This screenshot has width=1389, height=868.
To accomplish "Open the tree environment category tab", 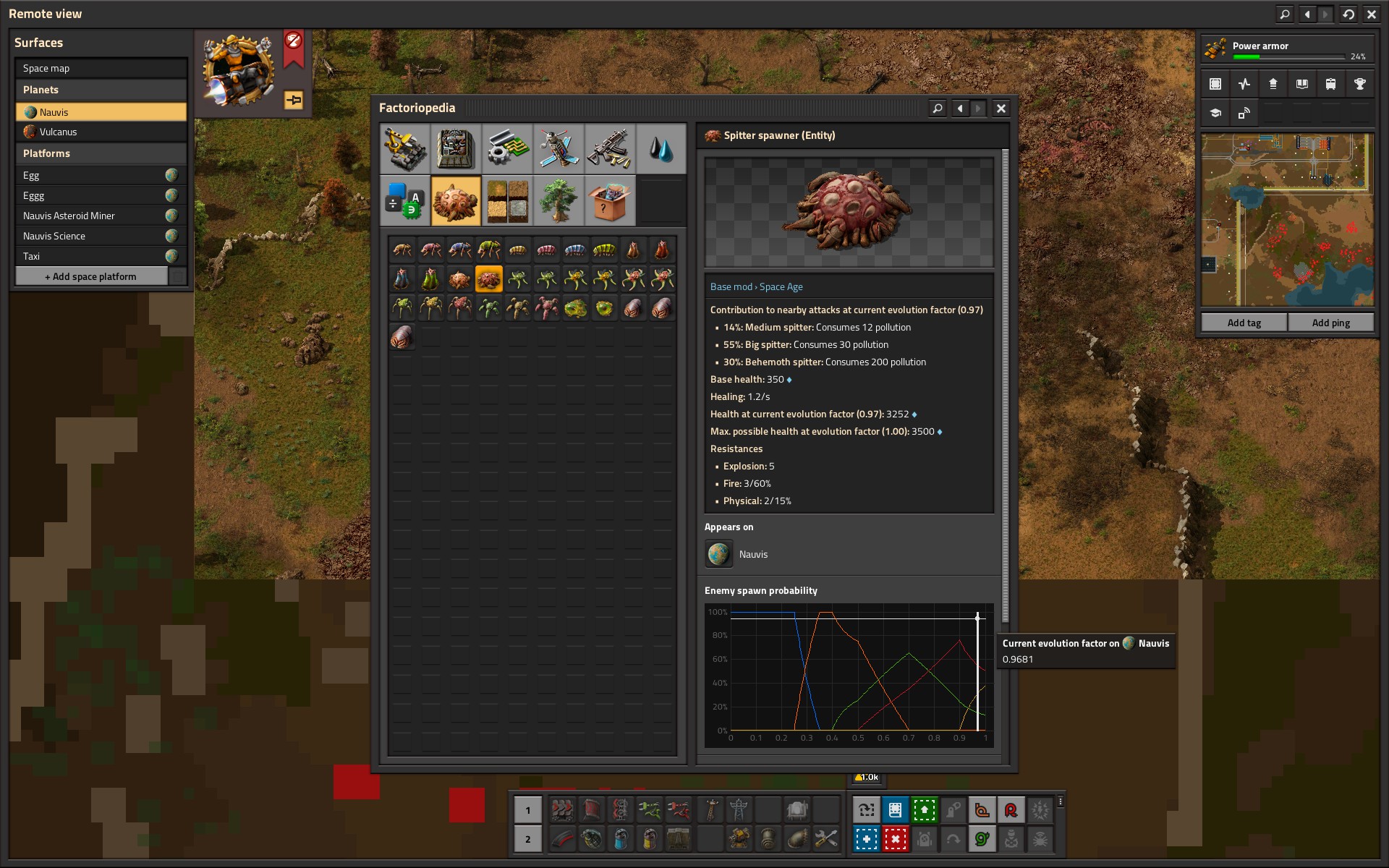I will 558,201.
